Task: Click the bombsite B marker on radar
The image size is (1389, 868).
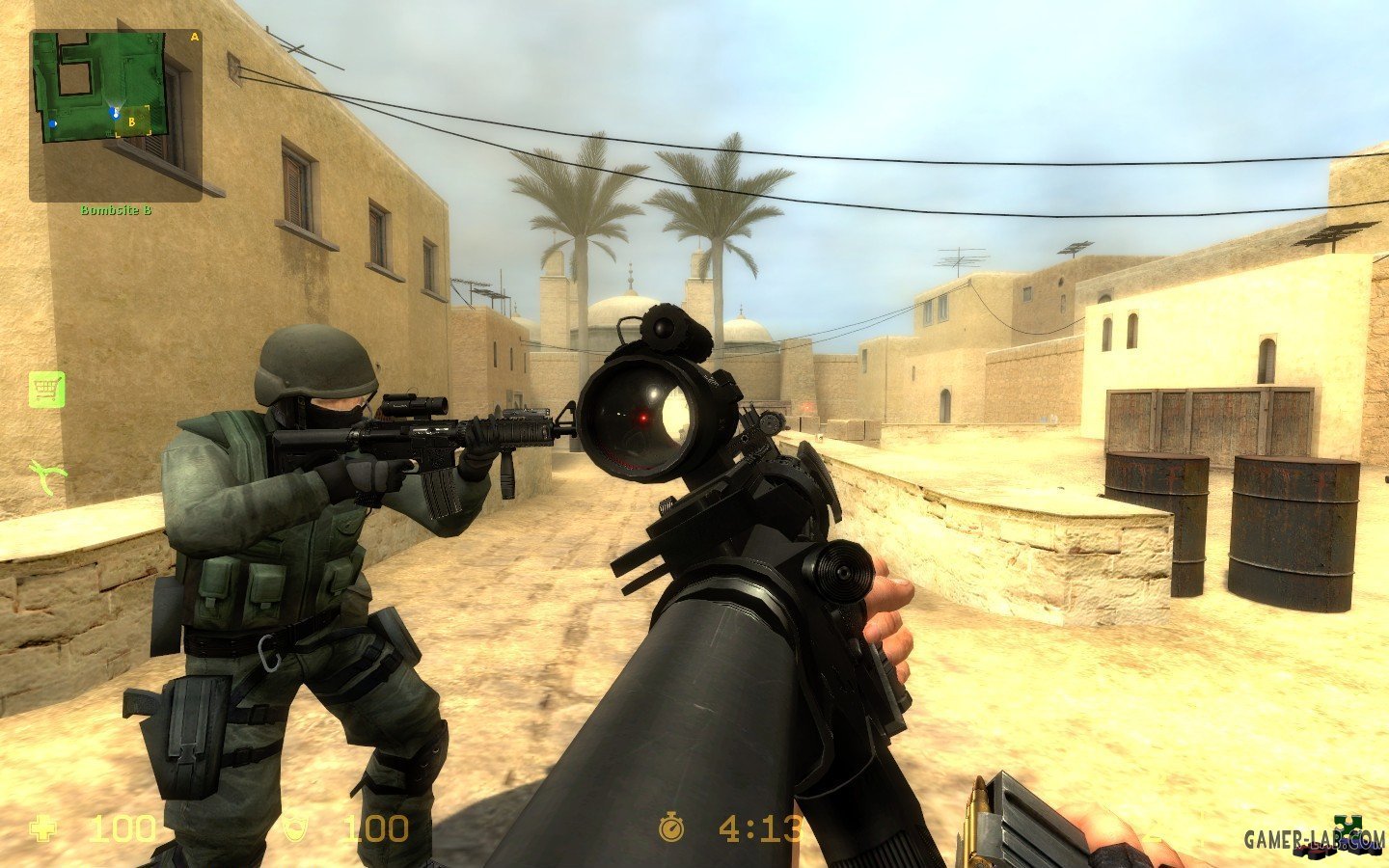Action: tap(132, 122)
